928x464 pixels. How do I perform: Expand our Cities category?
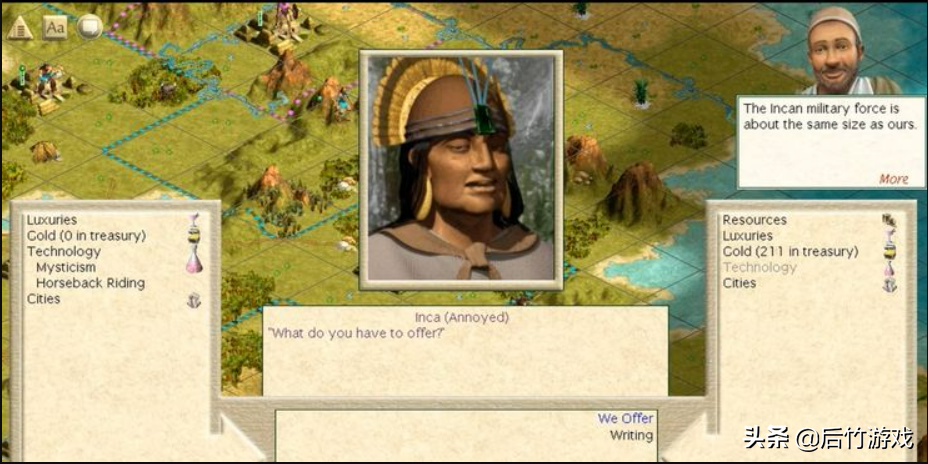coord(739,283)
